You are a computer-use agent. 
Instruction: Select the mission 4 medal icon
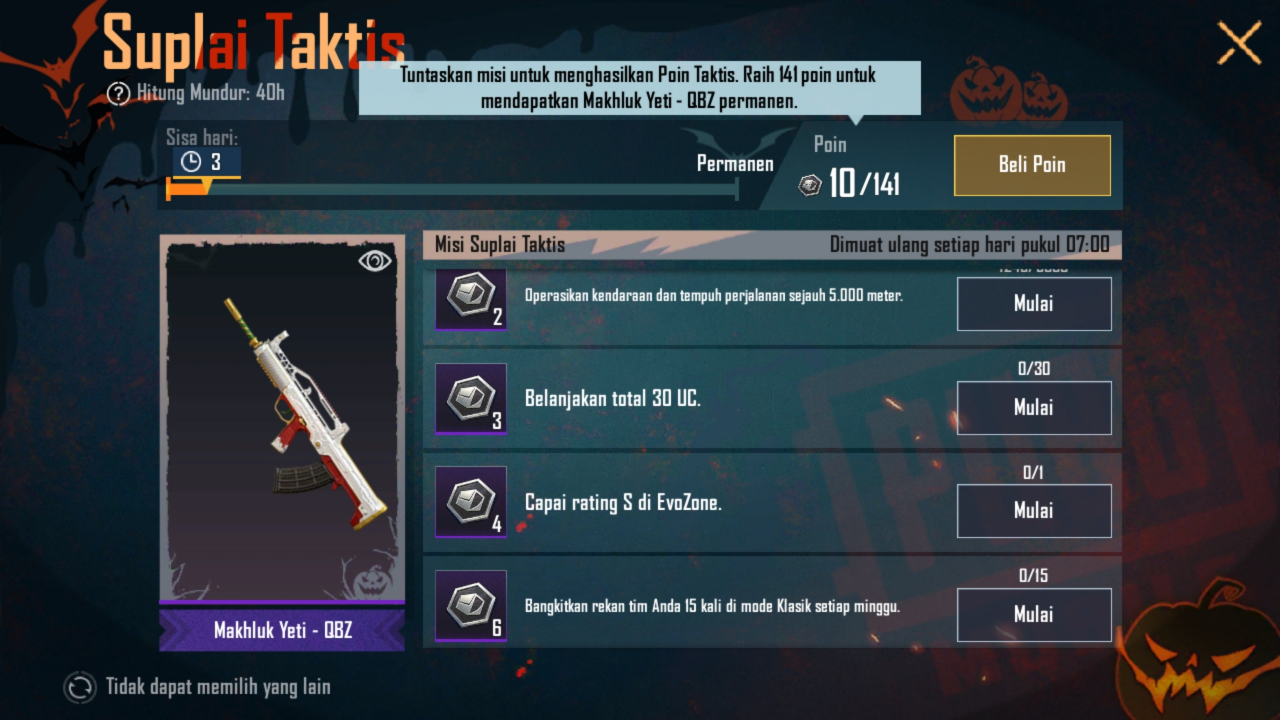(470, 503)
